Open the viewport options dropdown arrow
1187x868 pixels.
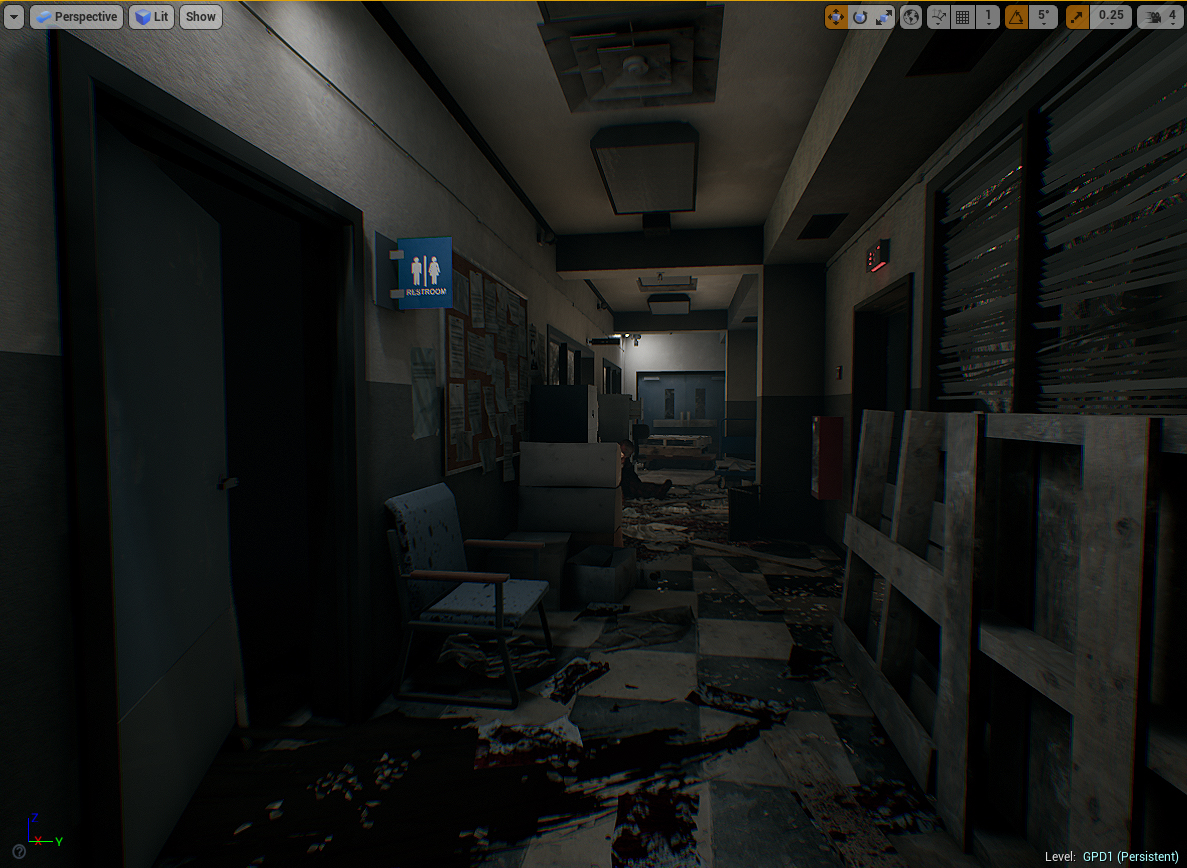[13, 17]
